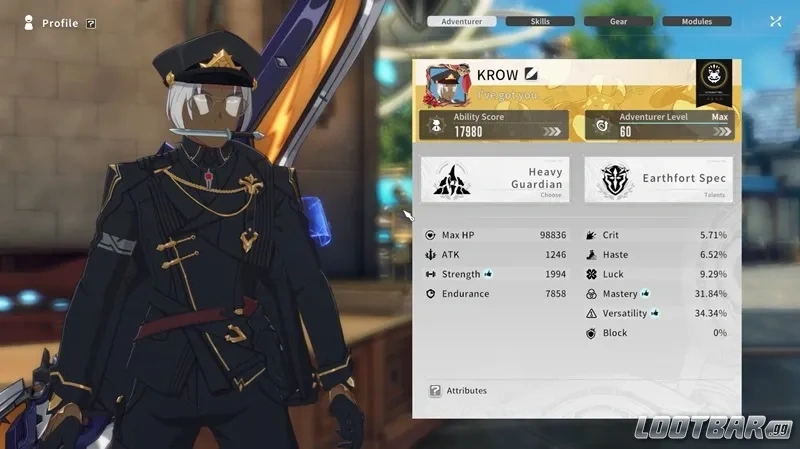Edit the KROW character name
800x449 pixels.
pos(532,74)
